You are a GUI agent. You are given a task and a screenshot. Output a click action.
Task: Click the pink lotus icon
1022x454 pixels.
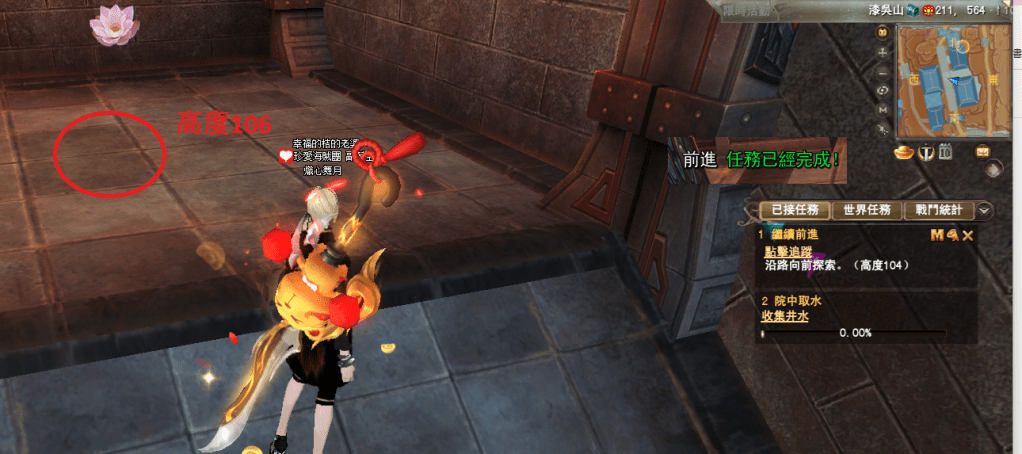click(x=113, y=24)
